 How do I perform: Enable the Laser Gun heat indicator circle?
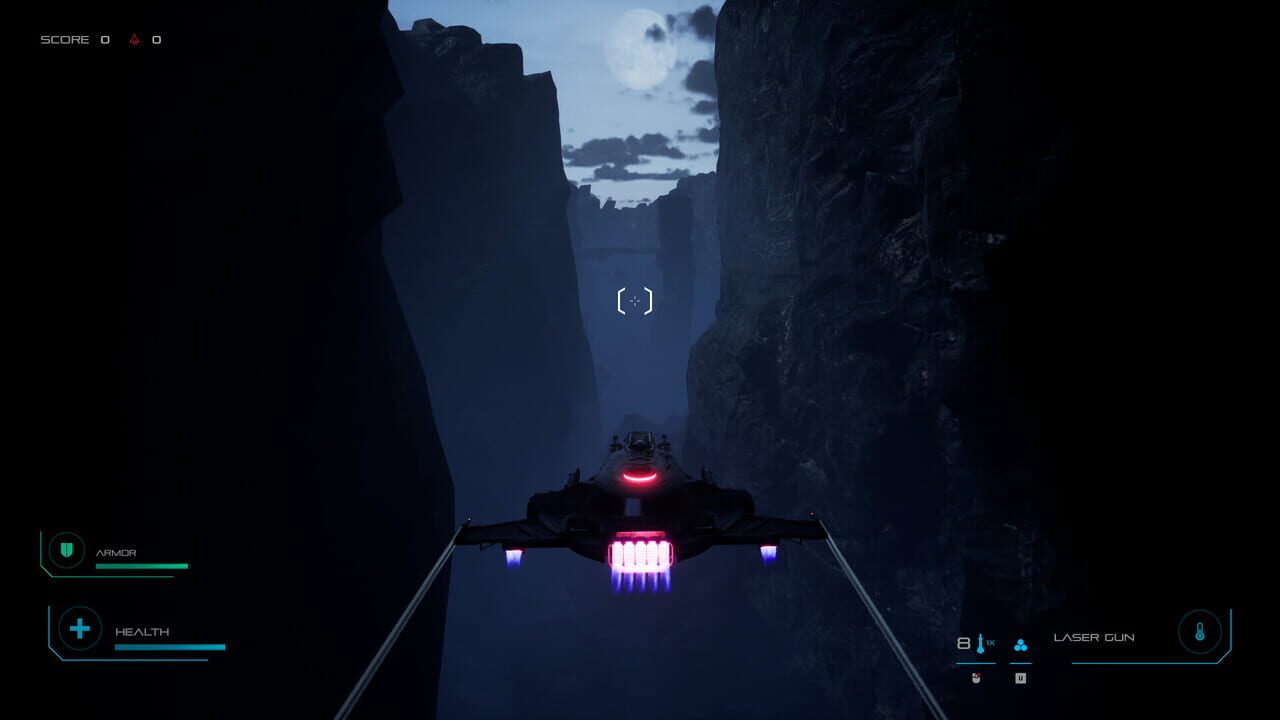pyautogui.click(x=1199, y=631)
